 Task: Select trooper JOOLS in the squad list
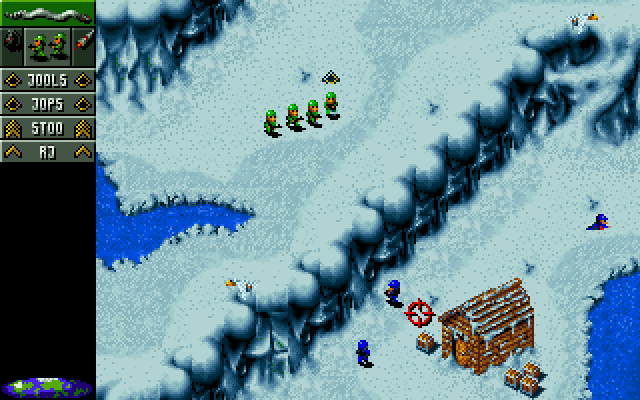click(x=47, y=81)
